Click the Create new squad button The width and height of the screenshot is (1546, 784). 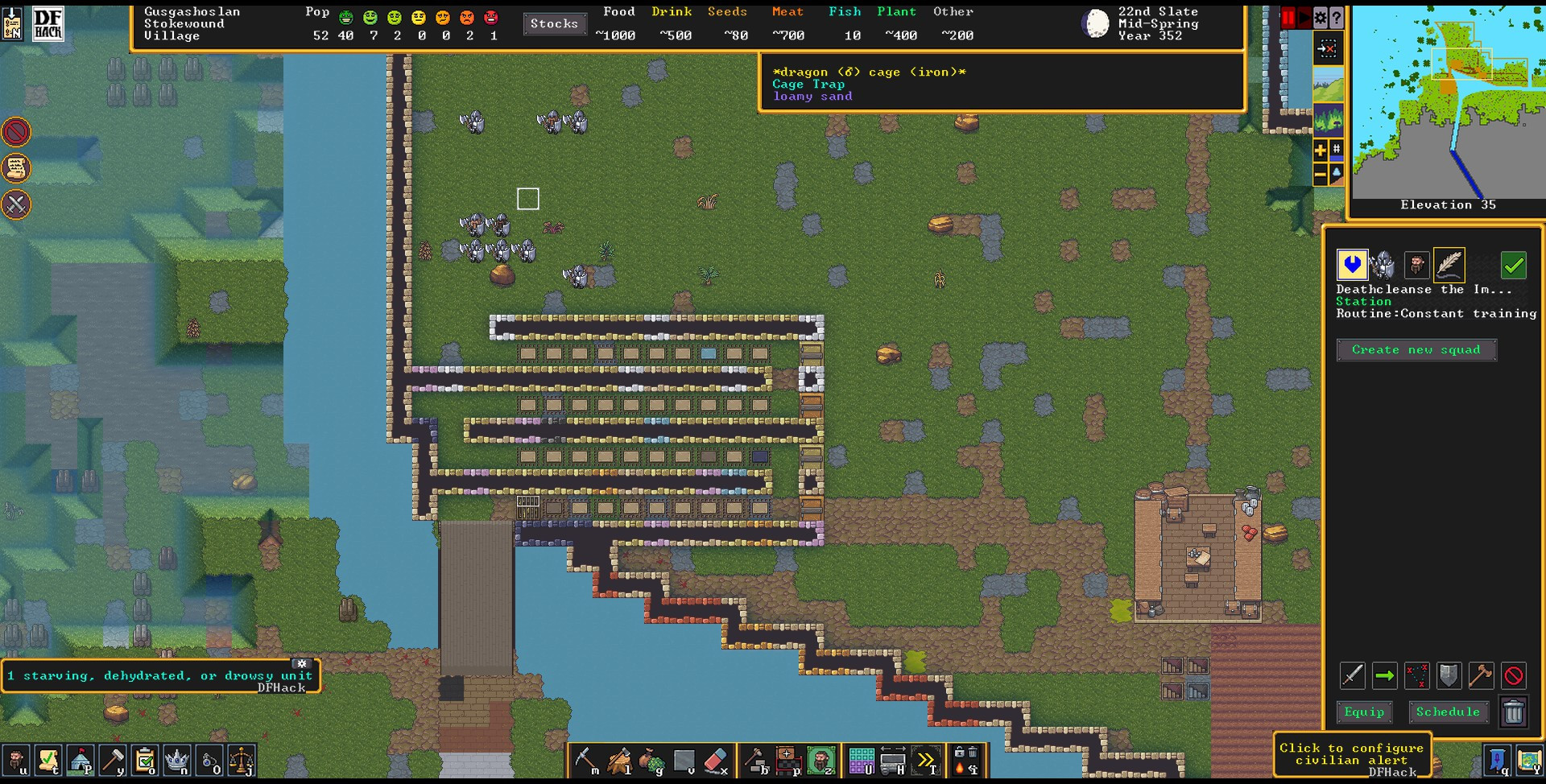(1416, 350)
